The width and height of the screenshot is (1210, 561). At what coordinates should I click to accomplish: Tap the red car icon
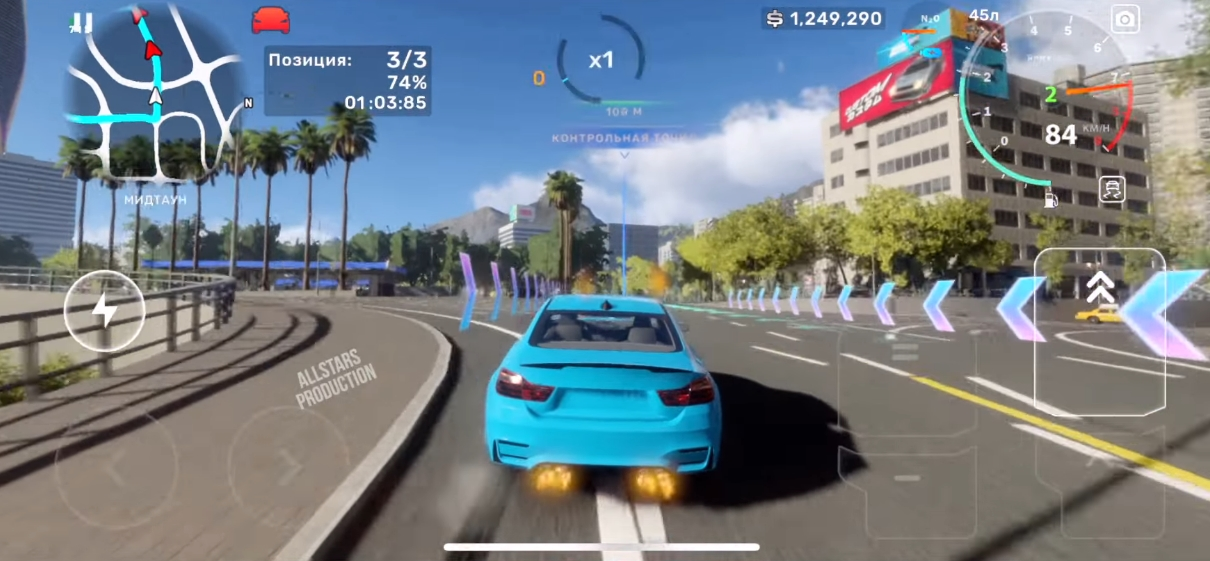click(270, 20)
